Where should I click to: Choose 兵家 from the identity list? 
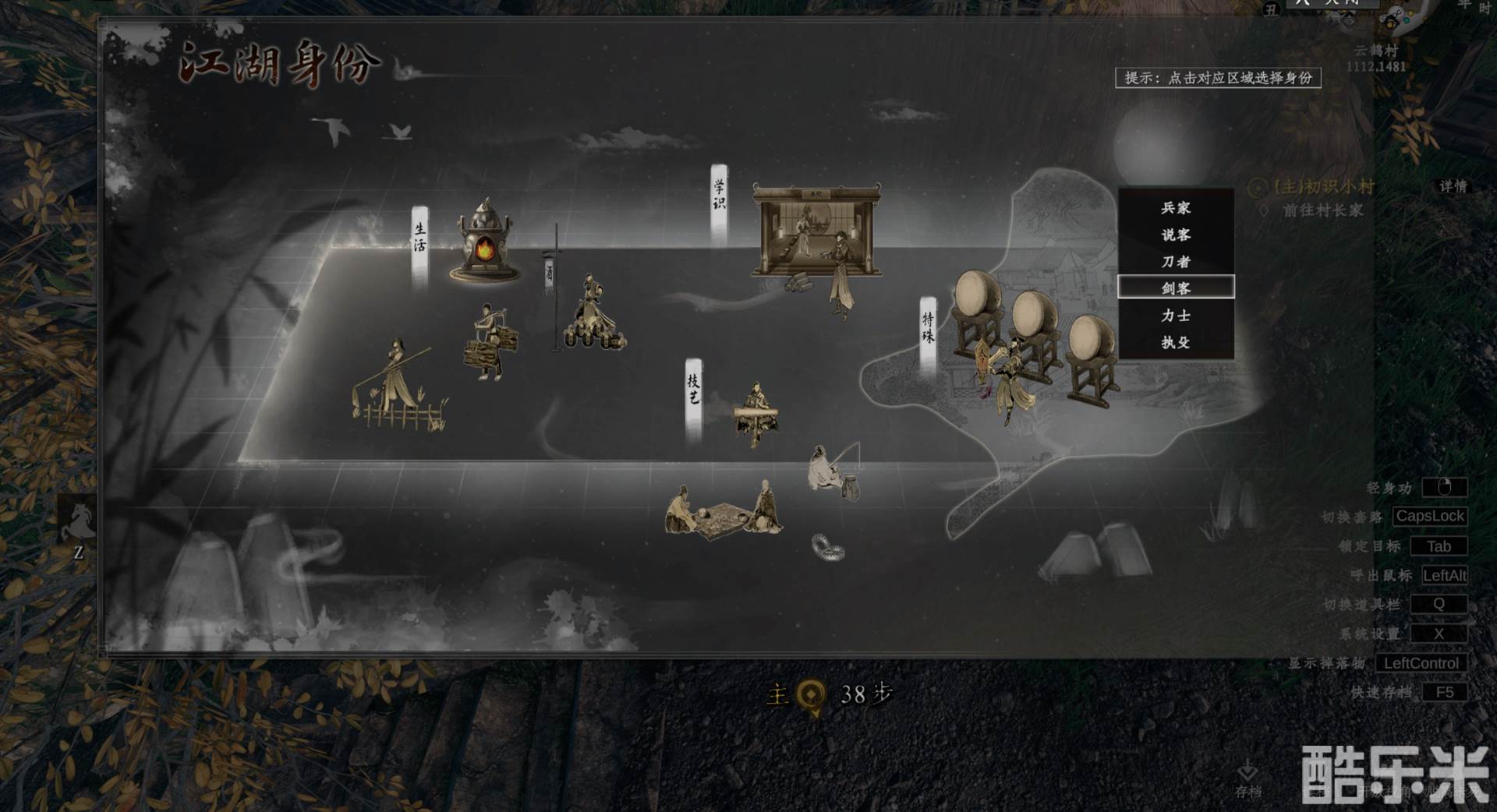pos(1175,208)
